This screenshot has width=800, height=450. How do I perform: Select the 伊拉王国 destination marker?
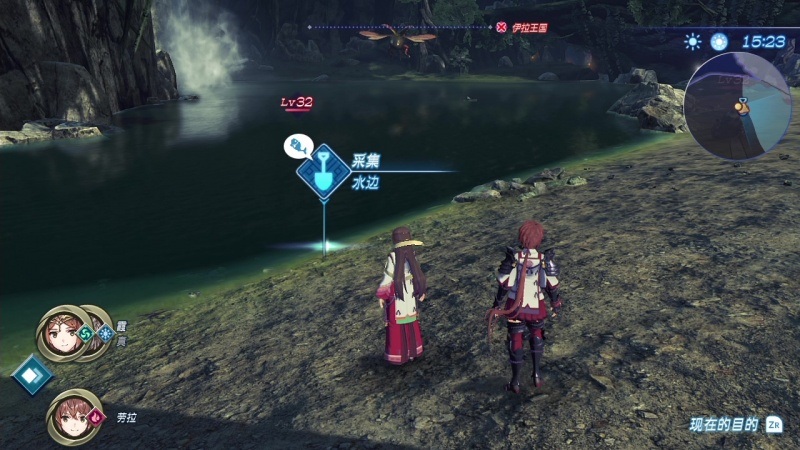pos(501,27)
